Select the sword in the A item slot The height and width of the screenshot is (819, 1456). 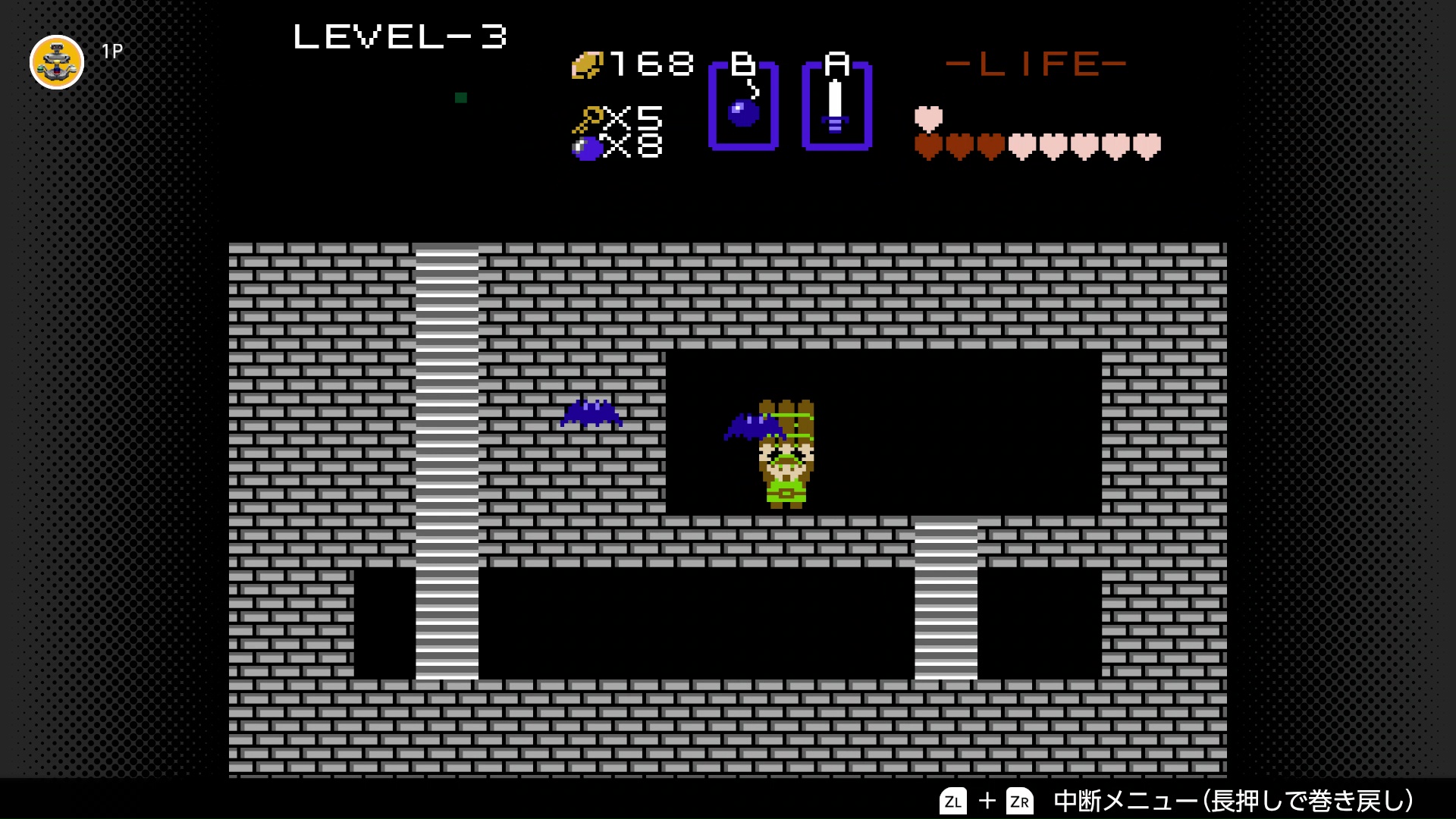click(x=834, y=106)
